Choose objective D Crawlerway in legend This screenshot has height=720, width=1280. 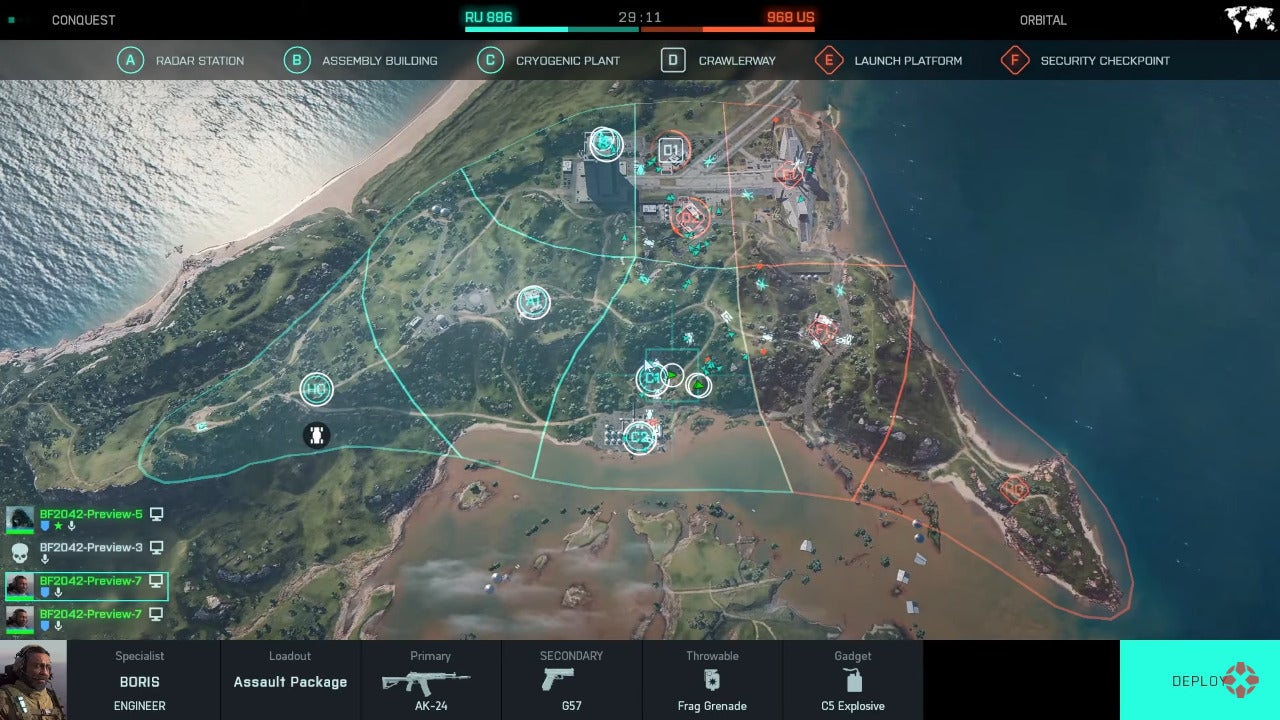[x=719, y=61]
